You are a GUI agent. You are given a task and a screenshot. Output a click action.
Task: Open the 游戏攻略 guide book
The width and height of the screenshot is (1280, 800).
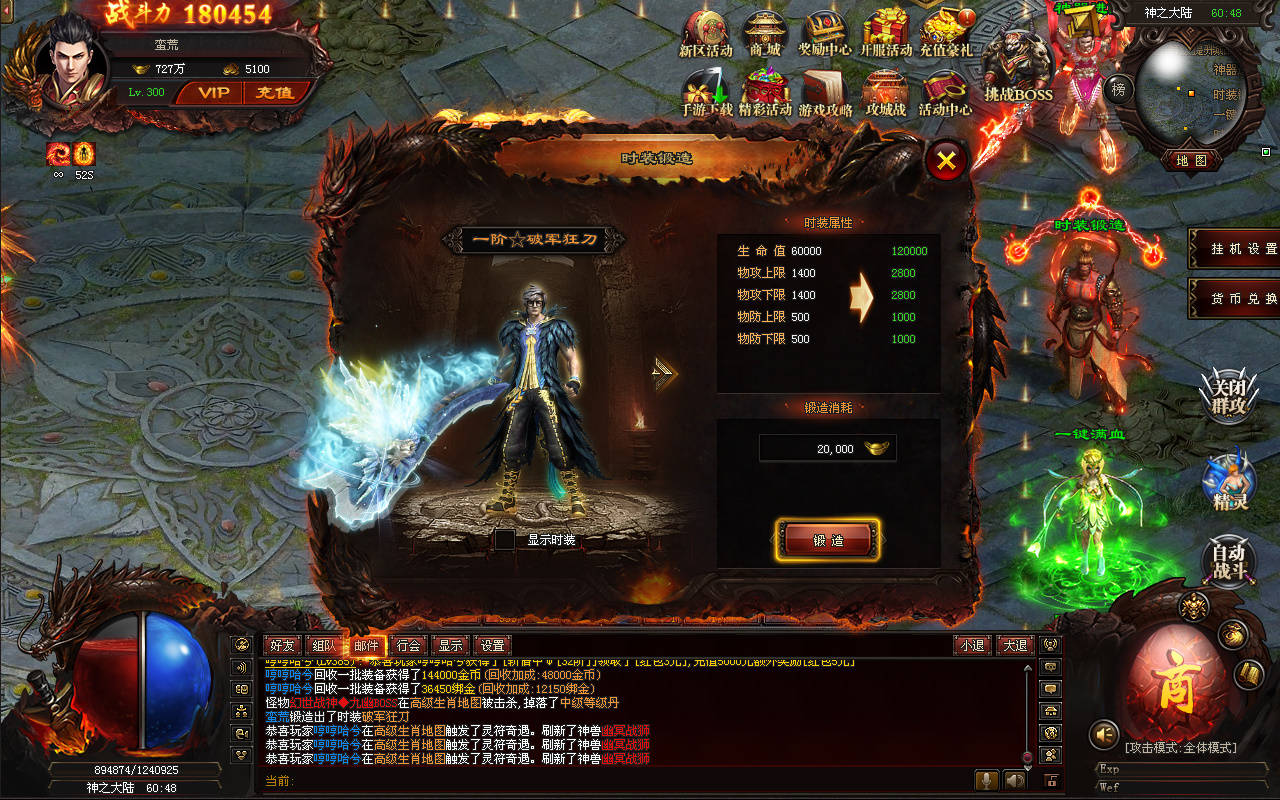pyautogui.click(x=825, y=93)
